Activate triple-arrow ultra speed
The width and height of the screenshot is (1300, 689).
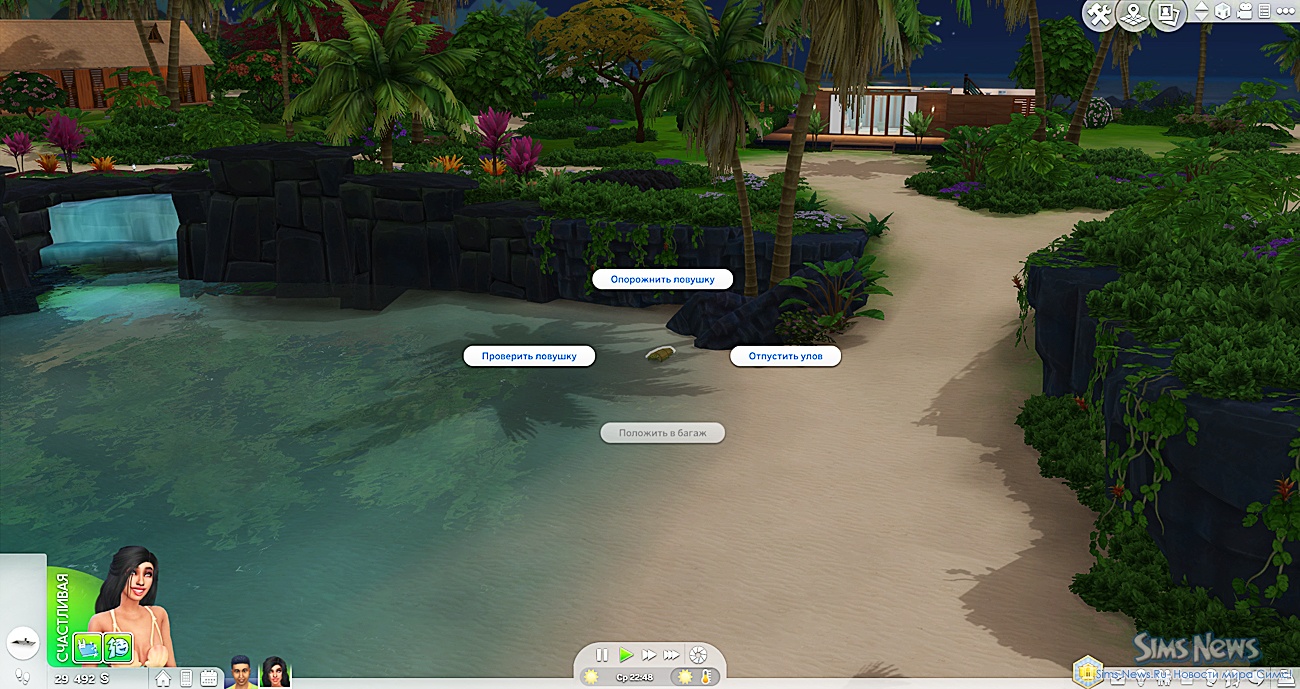coord(672,655)
